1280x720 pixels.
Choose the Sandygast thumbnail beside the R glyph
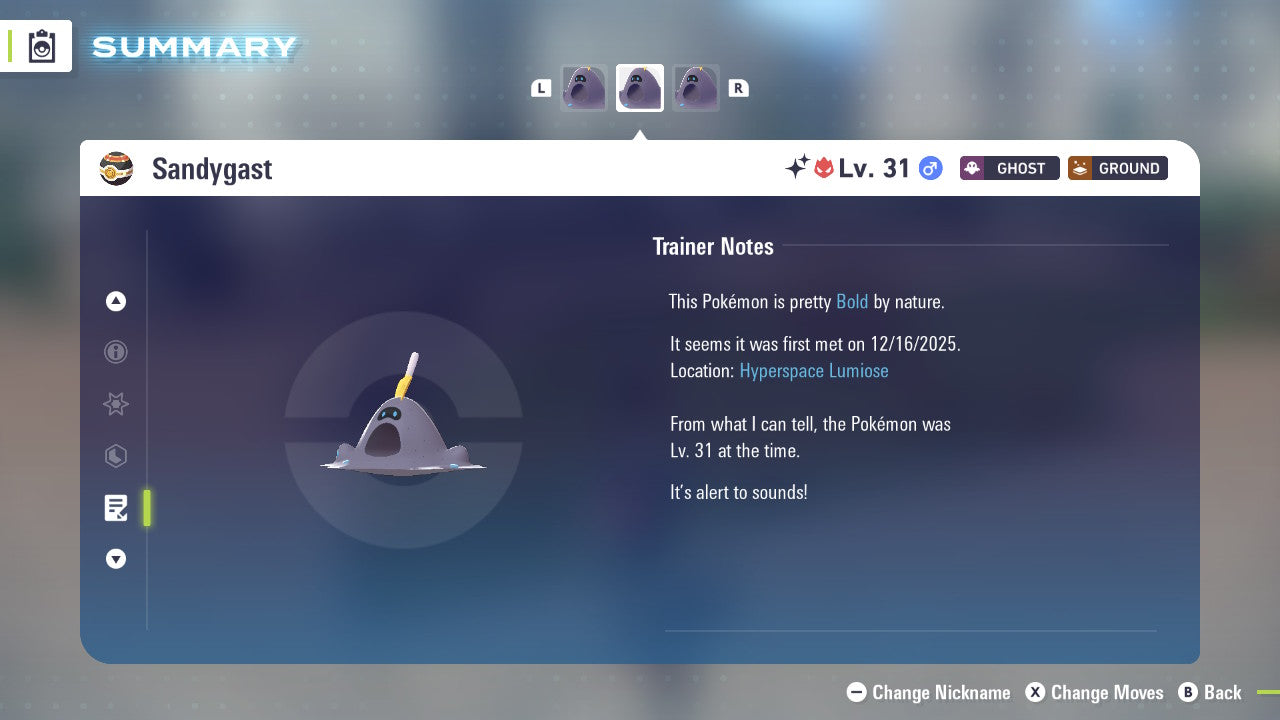click(696, 88)
